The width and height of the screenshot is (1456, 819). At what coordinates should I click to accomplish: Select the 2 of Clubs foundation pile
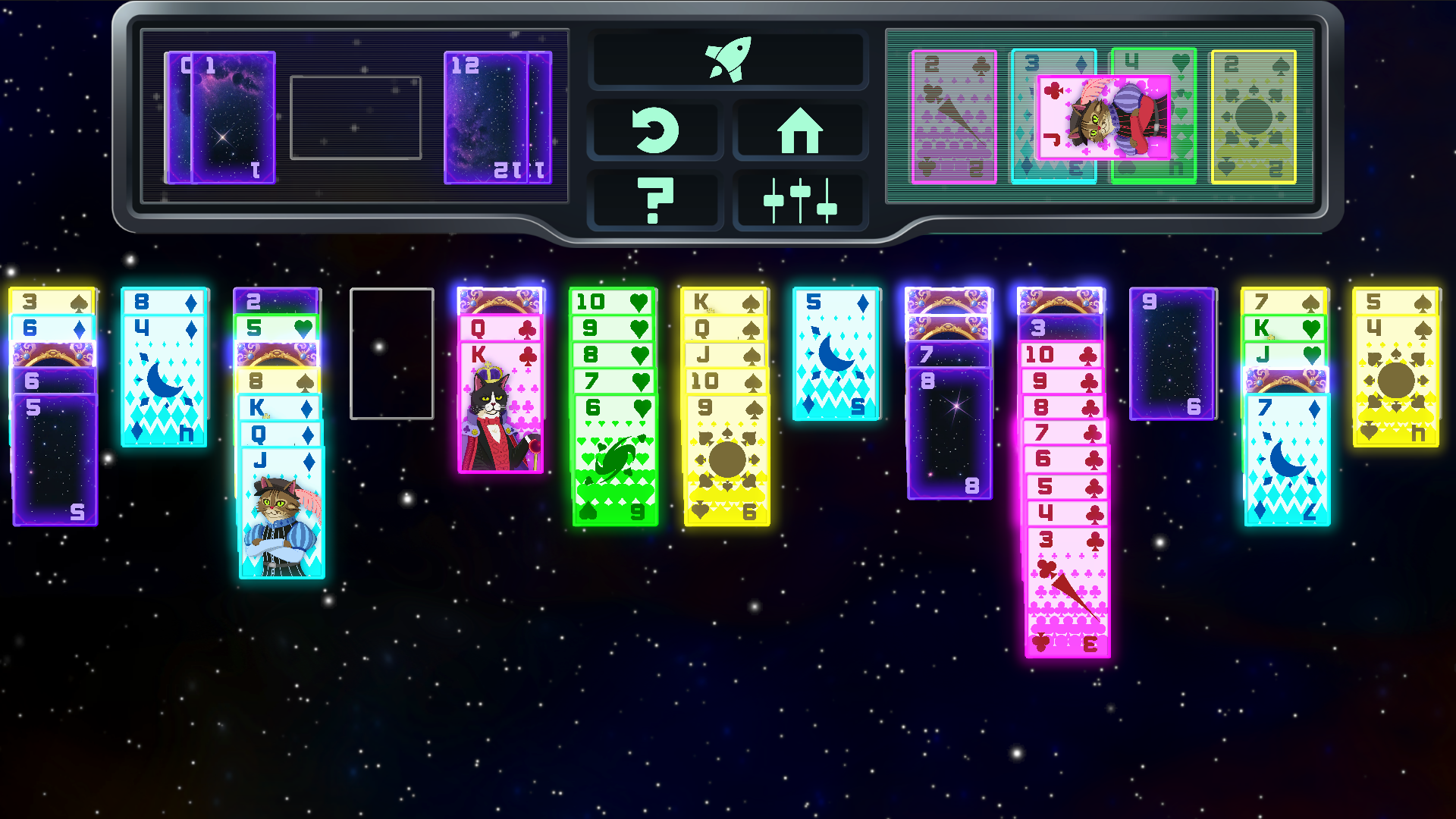point(952,118)
